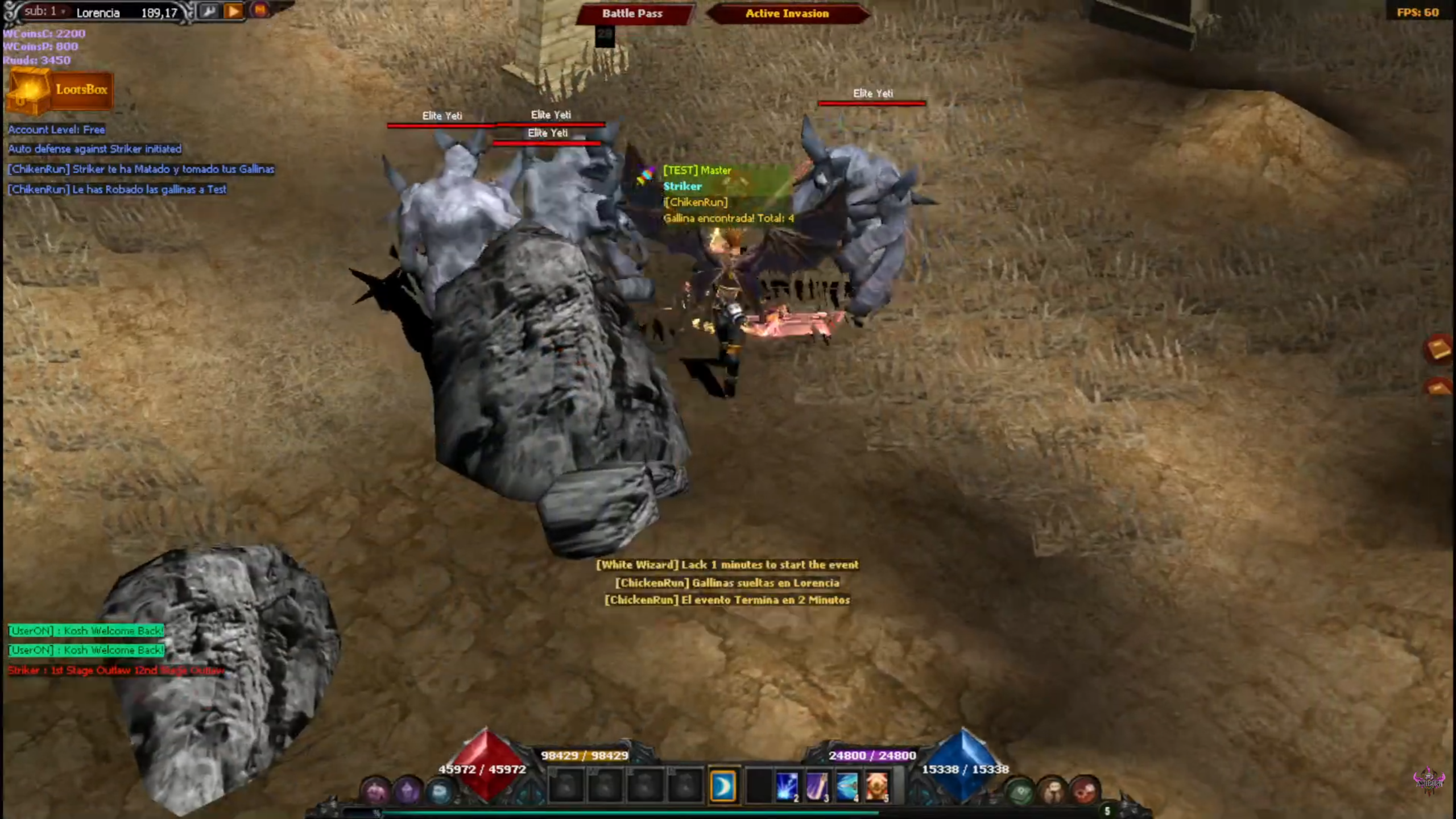The height and width of the screenshot is (819, 1456).
Task: Click the purple gem round menu button
Action: click(x=408, y=791)
